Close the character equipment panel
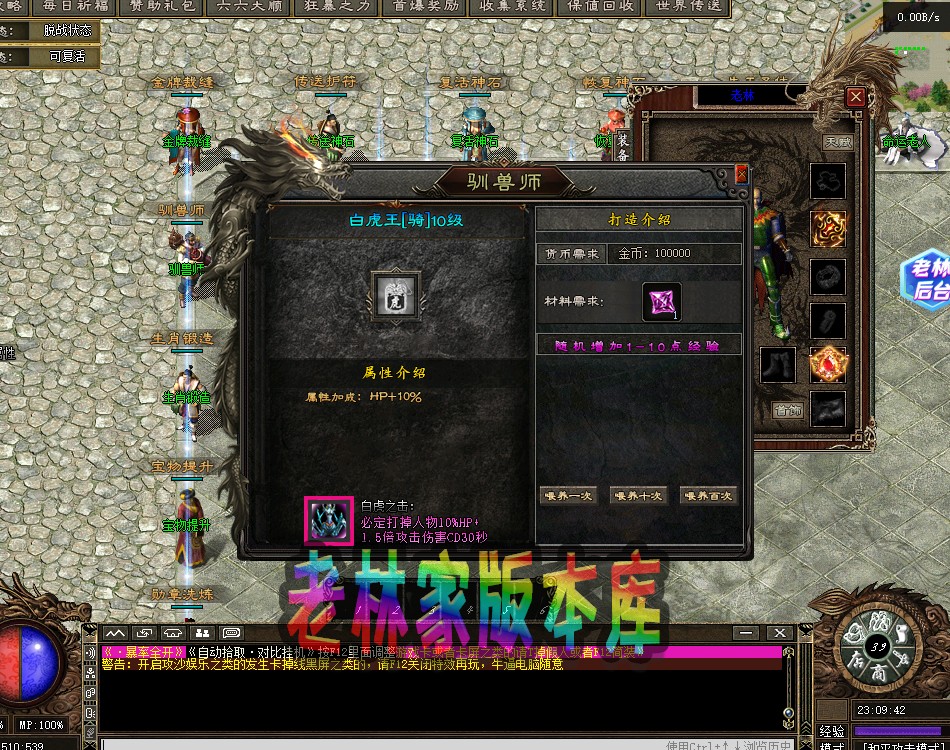 [x=856, y=97]
